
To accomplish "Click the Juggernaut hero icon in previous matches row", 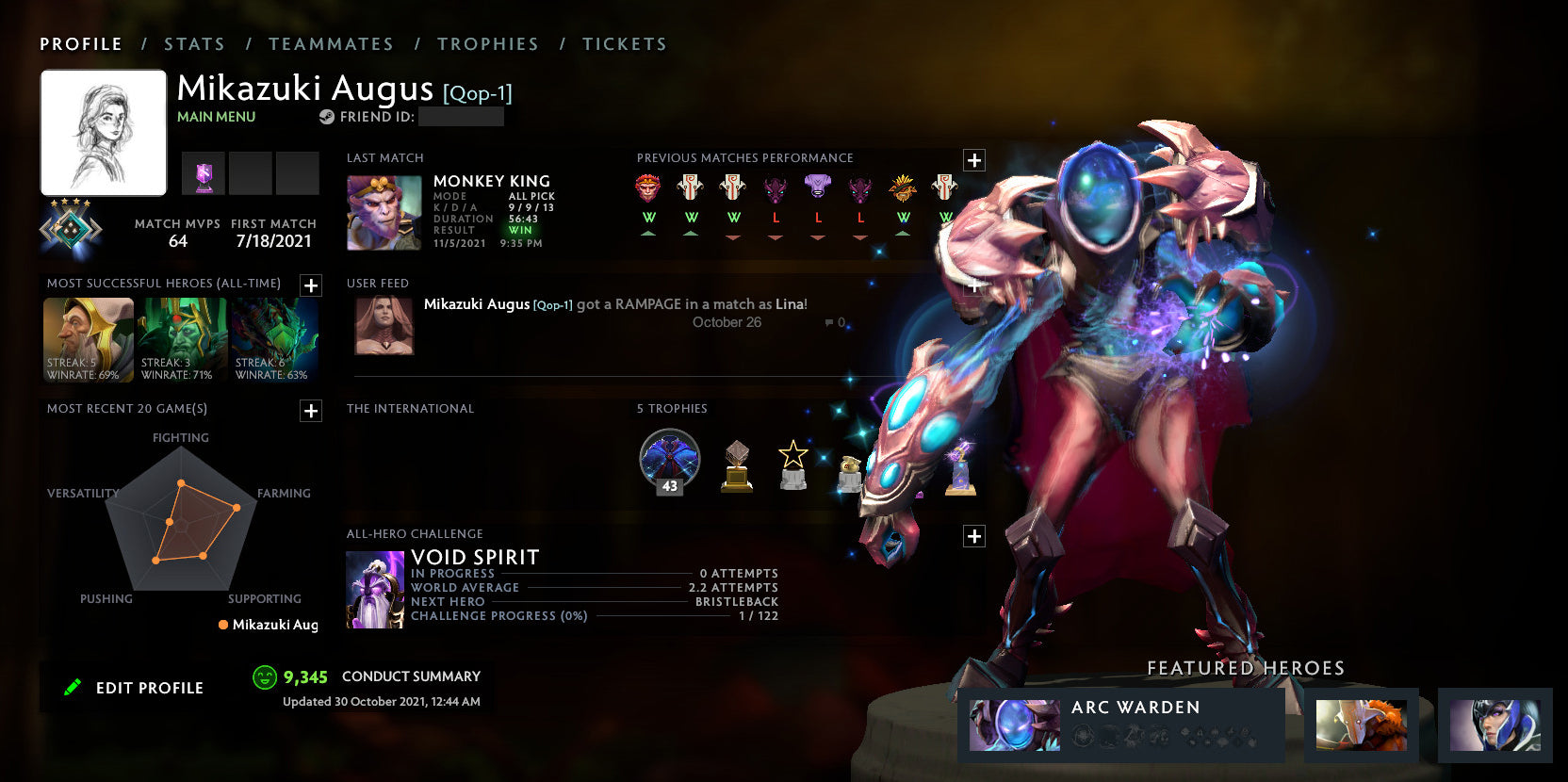I will click(691, 187).
